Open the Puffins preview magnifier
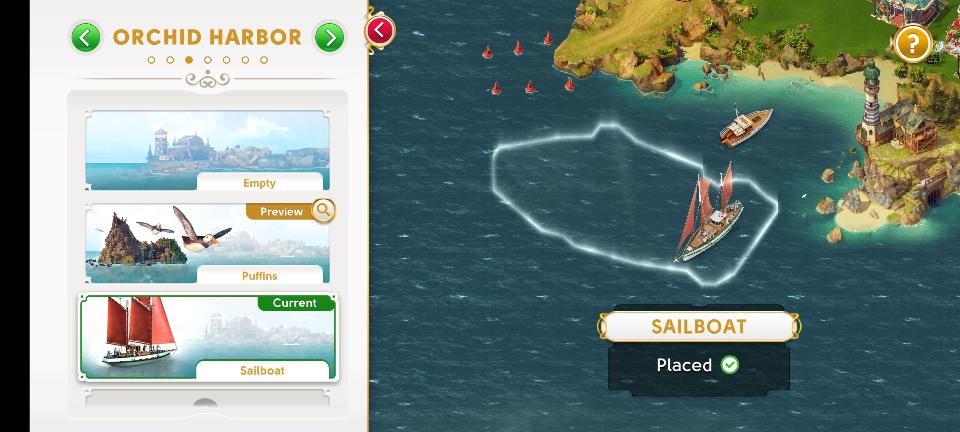960x432 pixels. [x=323, y=211]
